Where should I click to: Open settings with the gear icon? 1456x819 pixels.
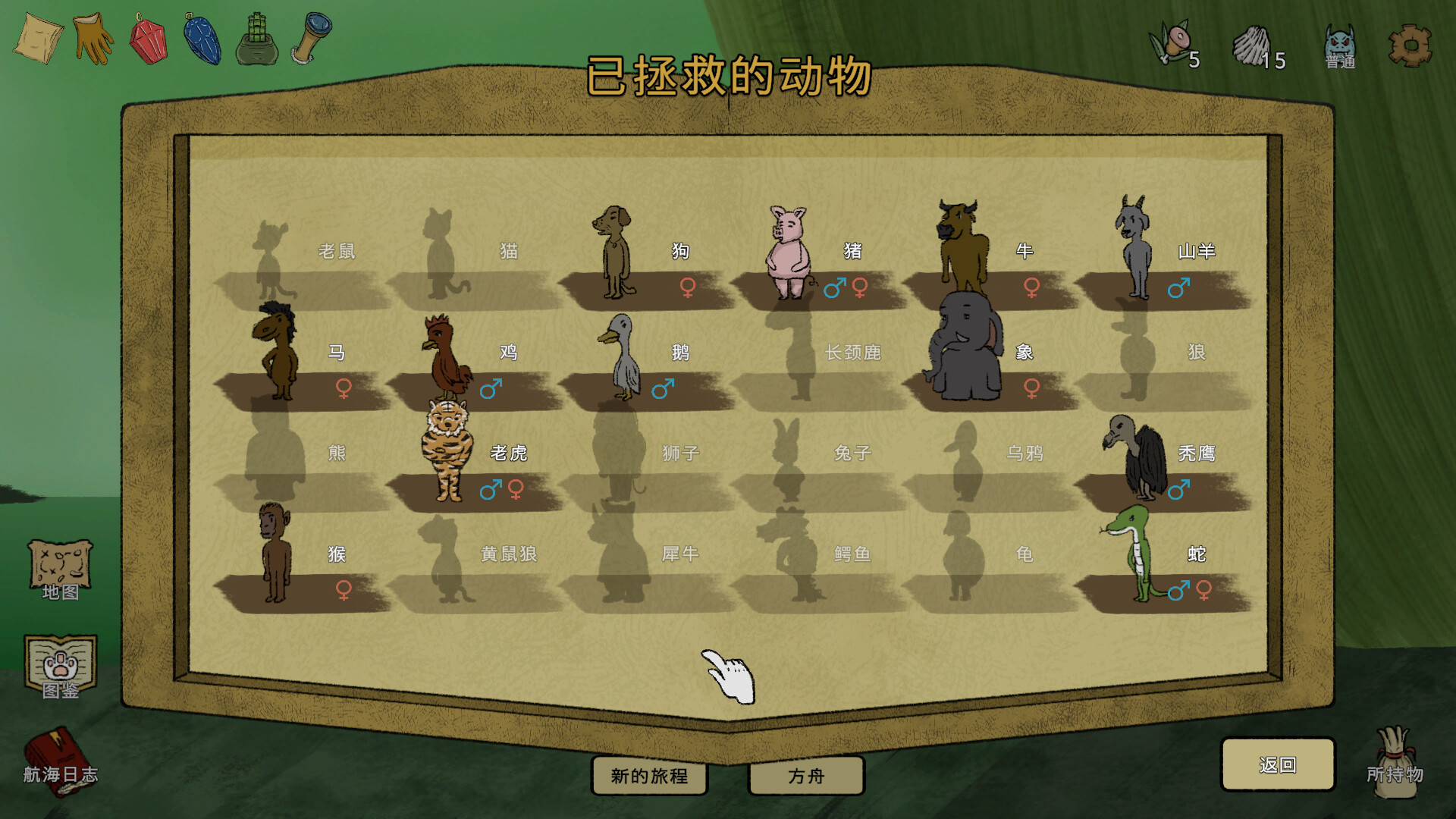(1410, 45)
